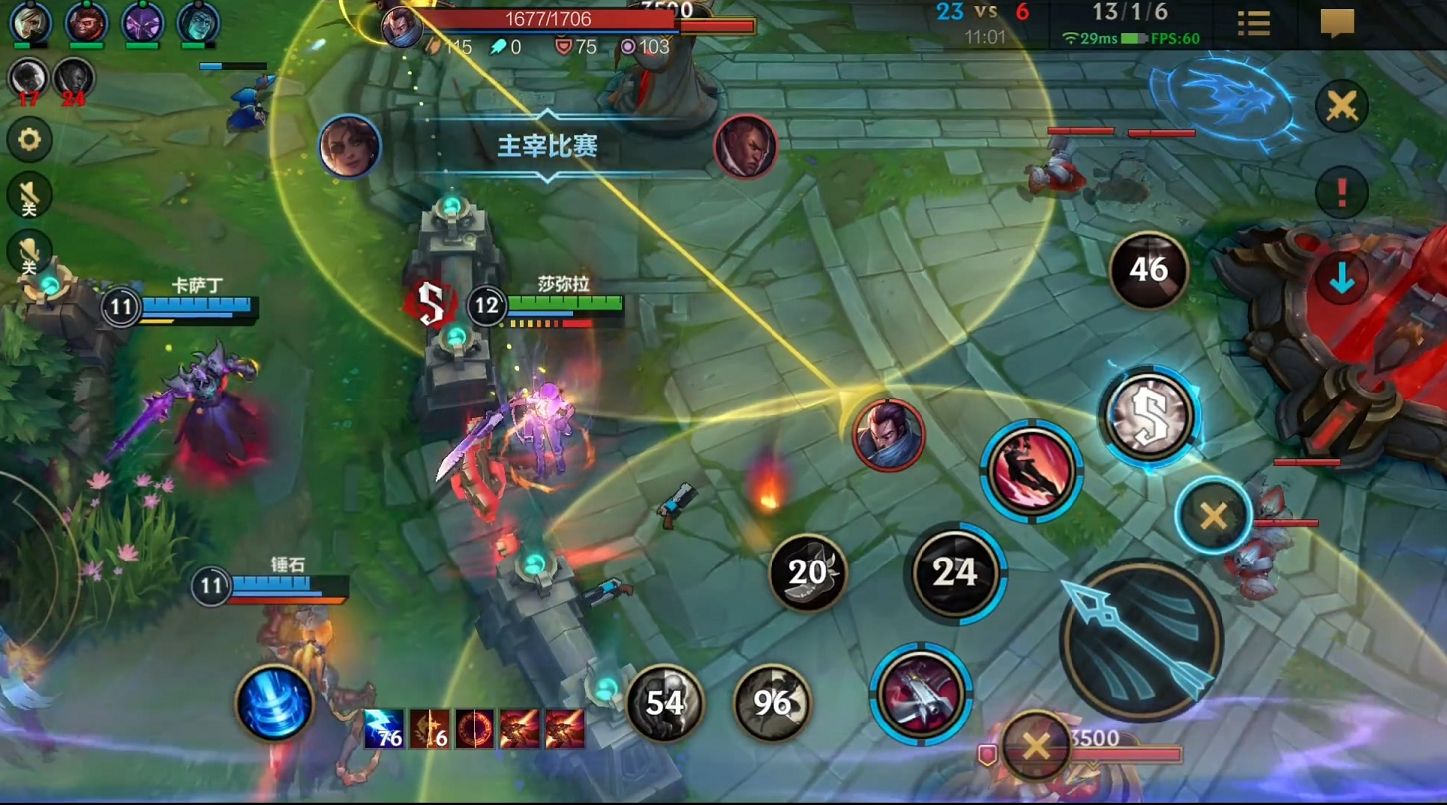Send the red exclamation danger ping

tap(1341, 192)
